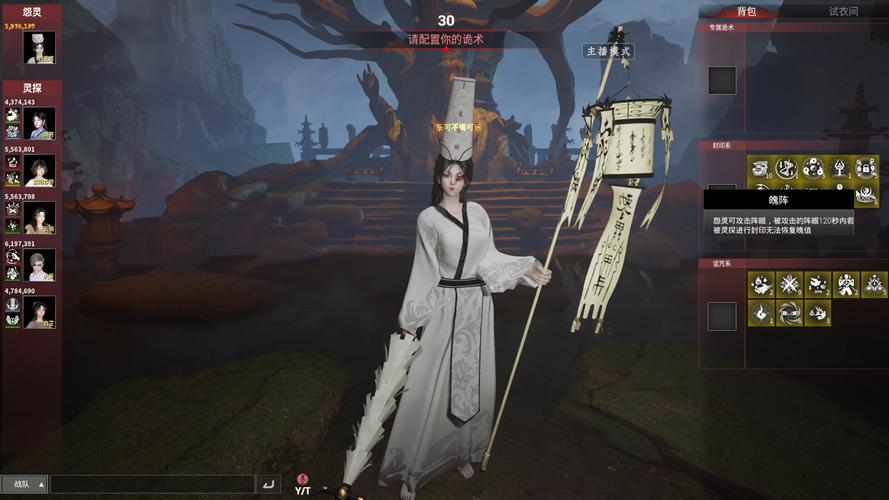Choose the first skill icon in 封印系
This screenshot has width=889, height=500.
click(760, 168)
